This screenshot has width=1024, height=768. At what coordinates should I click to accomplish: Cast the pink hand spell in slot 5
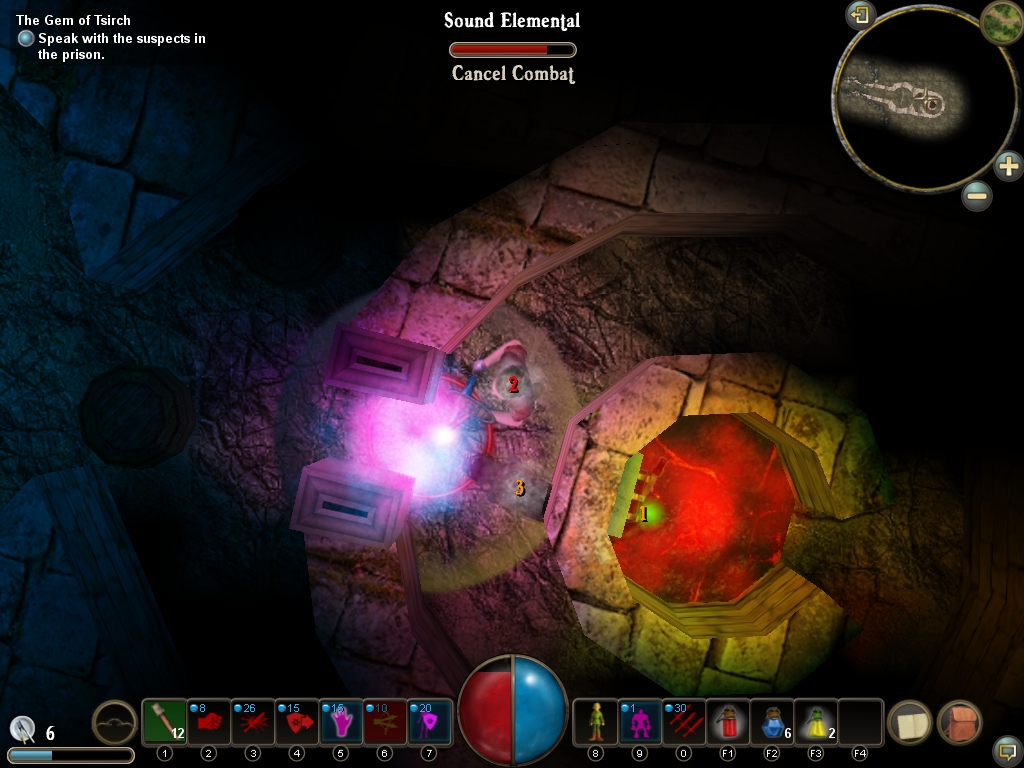[x=341, y=722]
